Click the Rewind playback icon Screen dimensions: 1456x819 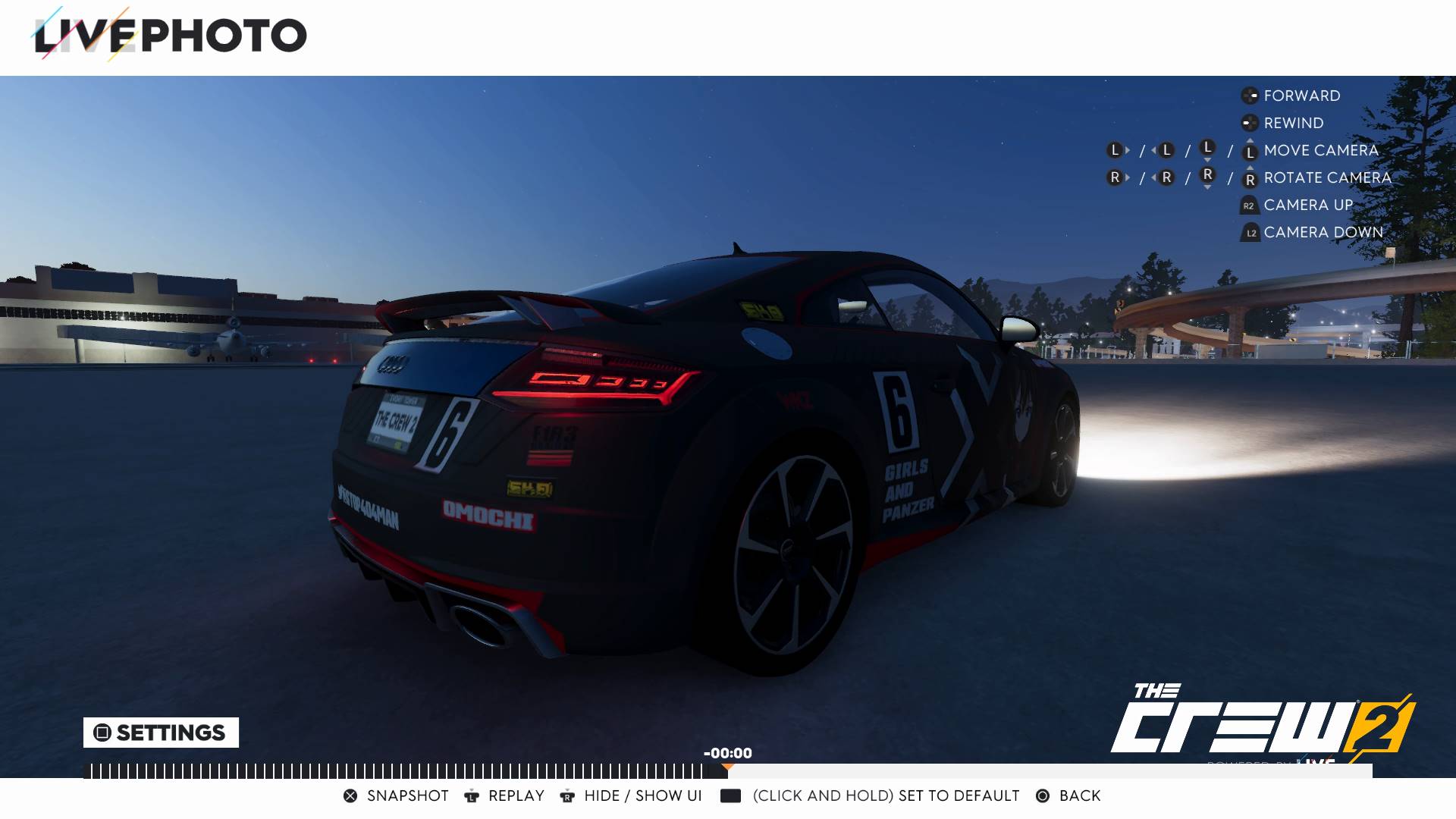click(1248, 123)
